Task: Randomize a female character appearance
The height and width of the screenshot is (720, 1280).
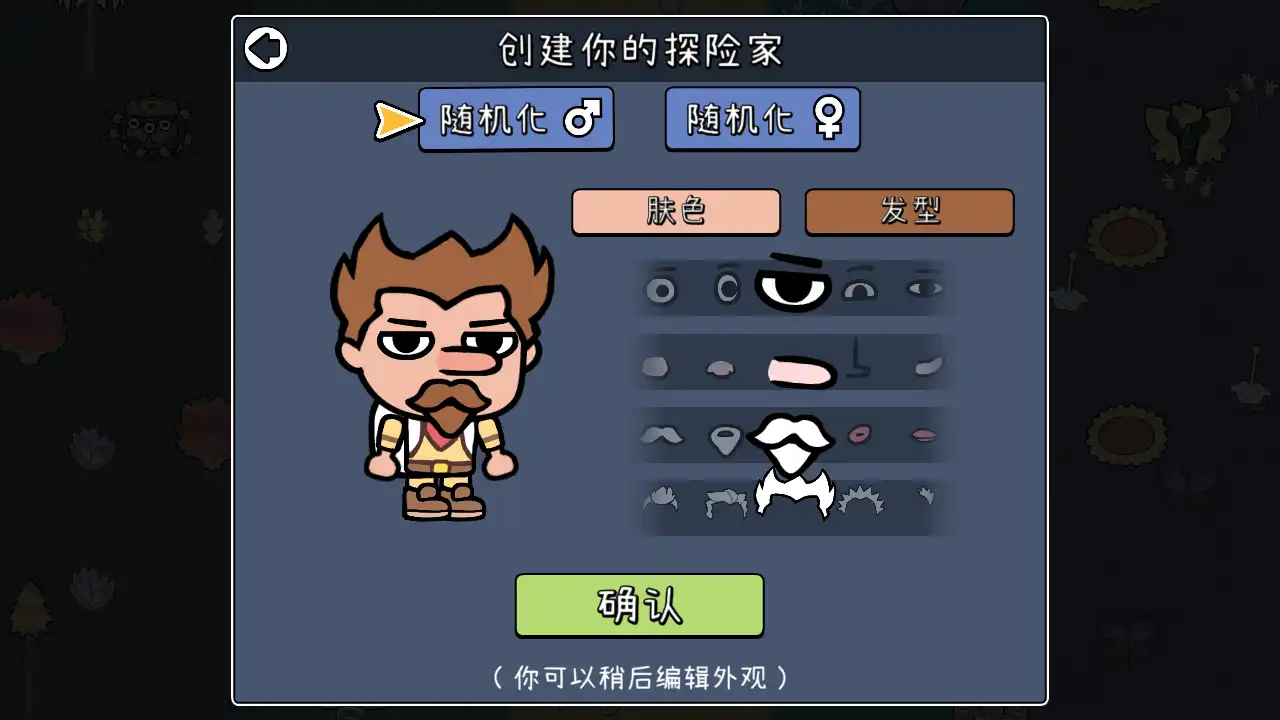Action: (x=762, y=117)
